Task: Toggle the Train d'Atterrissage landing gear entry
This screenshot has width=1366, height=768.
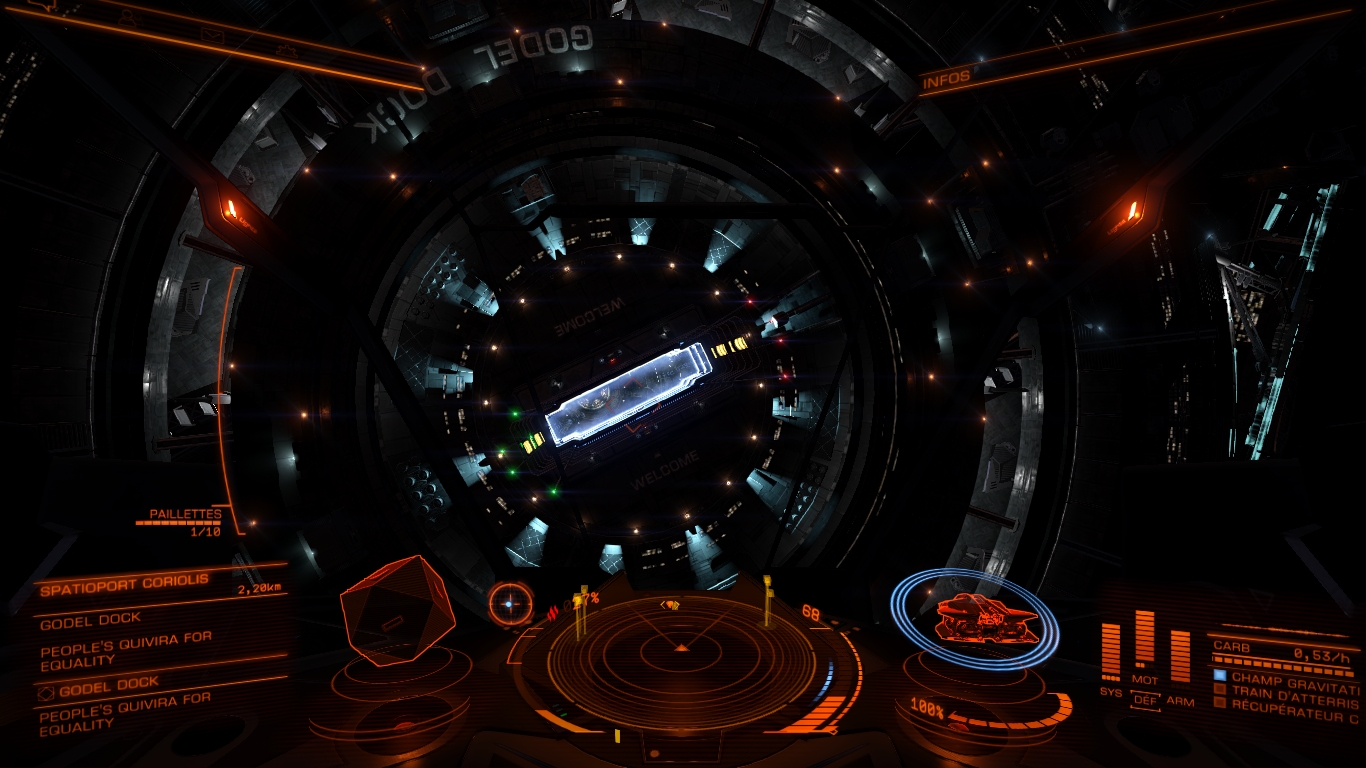Action: tap(1290, 690)
